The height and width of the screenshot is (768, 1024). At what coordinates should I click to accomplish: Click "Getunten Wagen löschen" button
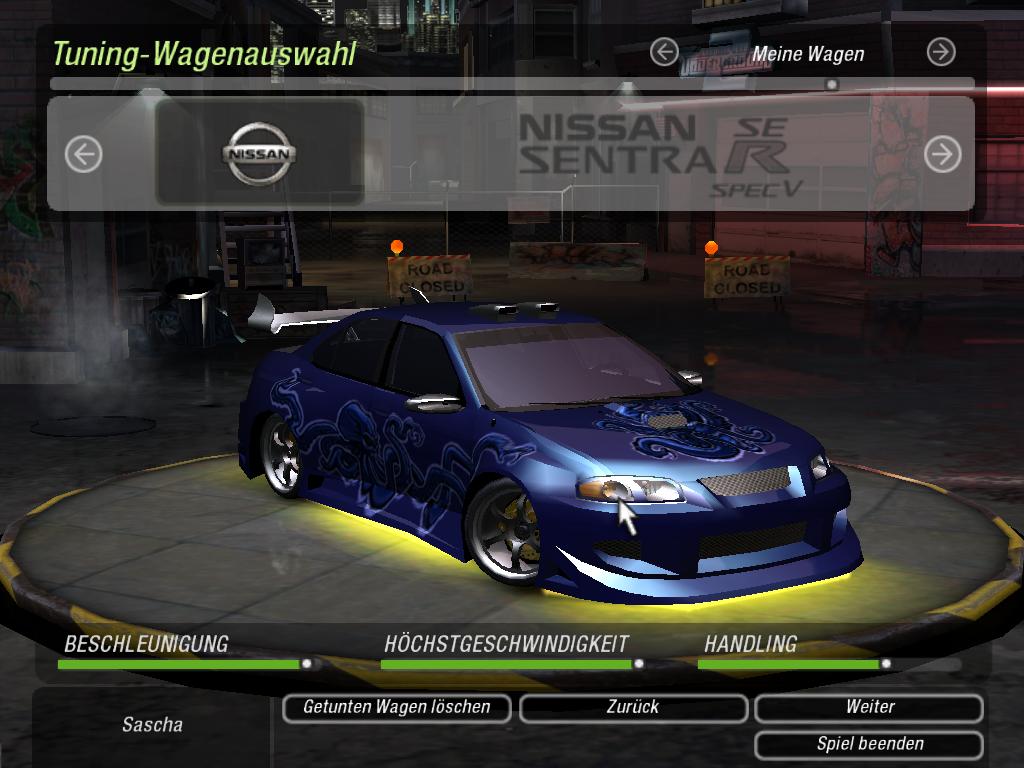396,708
